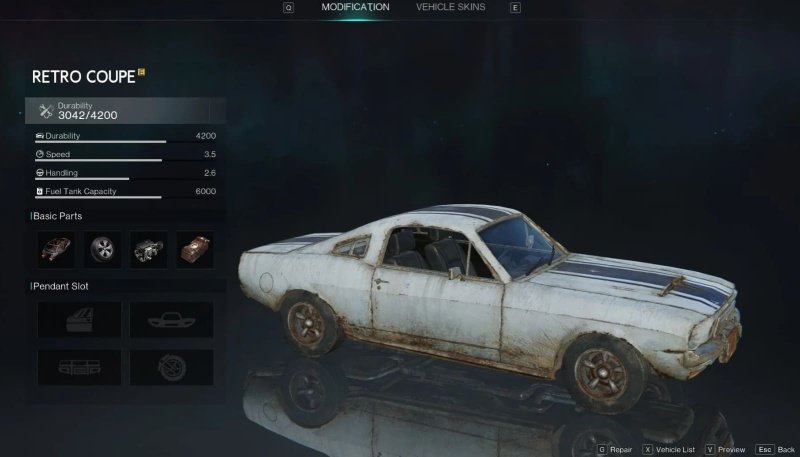Open the front bumper pendant slot
This screenshot has height=457, width=800.
[x=172, y=319]
